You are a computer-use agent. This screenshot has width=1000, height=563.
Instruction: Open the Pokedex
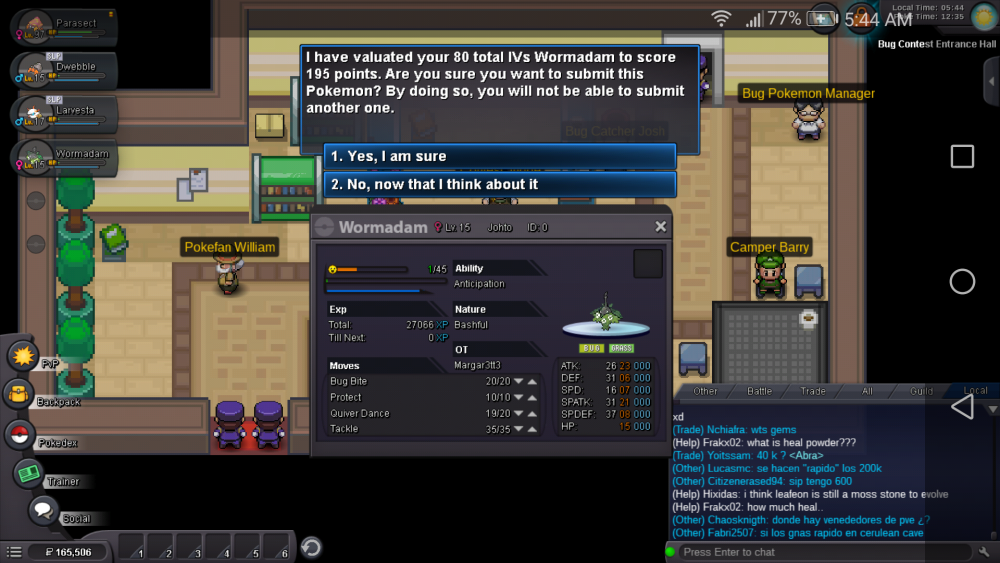coord(19,434)
